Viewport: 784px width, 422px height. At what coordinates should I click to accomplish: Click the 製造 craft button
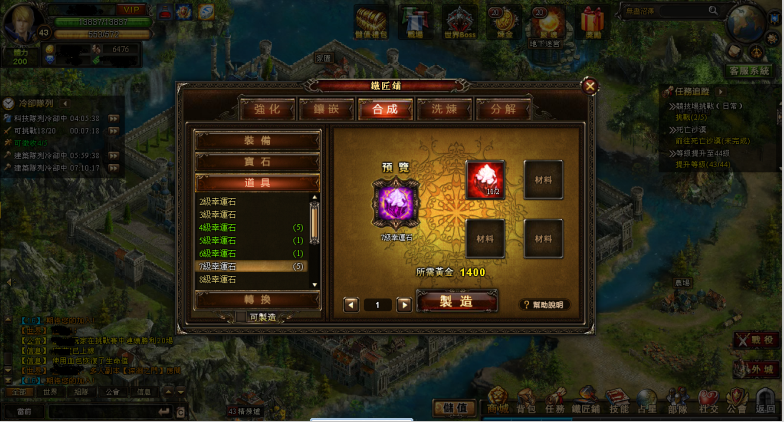pyautogui.click(x=456, y=303)
